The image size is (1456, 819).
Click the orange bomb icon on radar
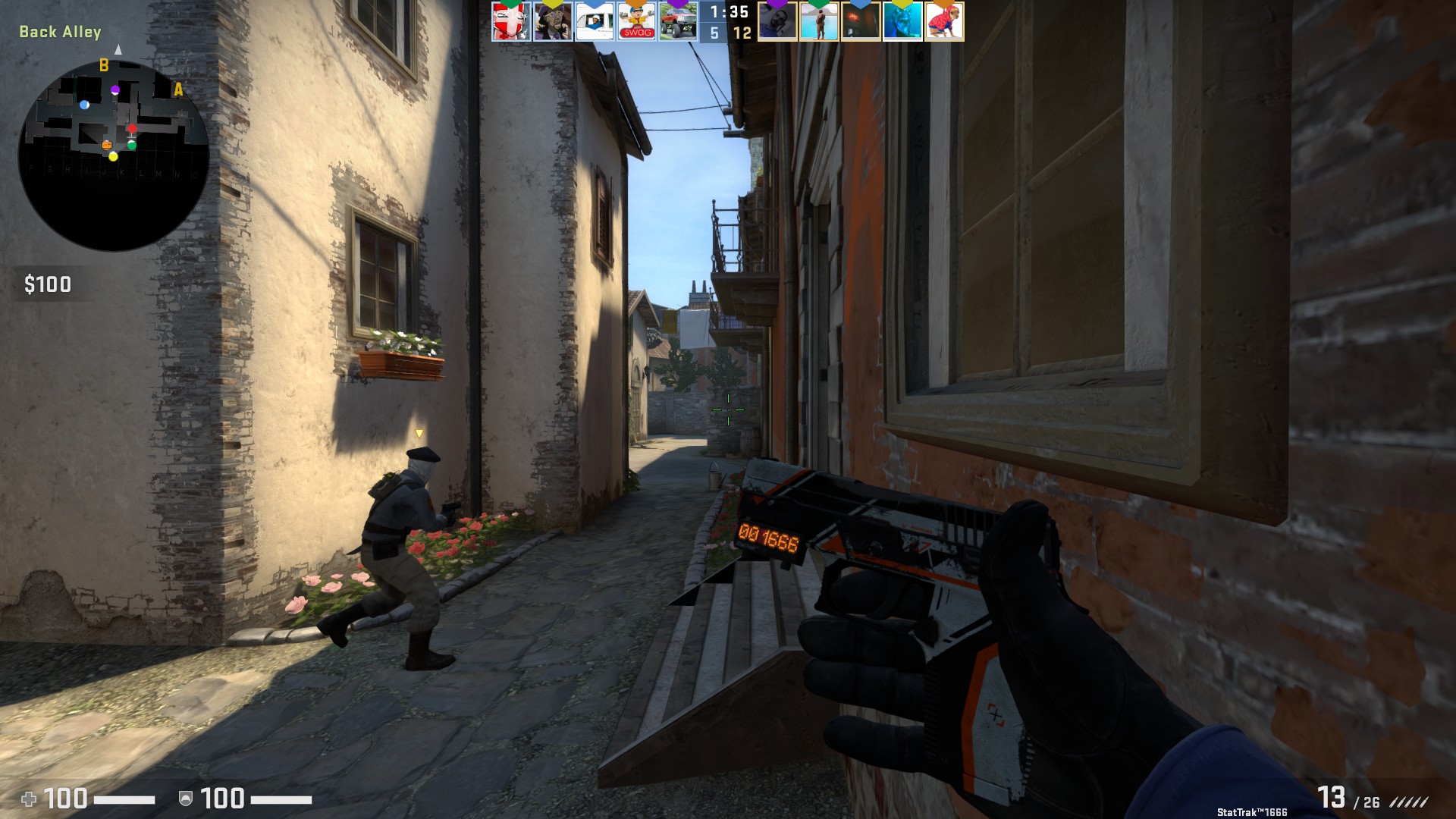(x=107, y=144)
